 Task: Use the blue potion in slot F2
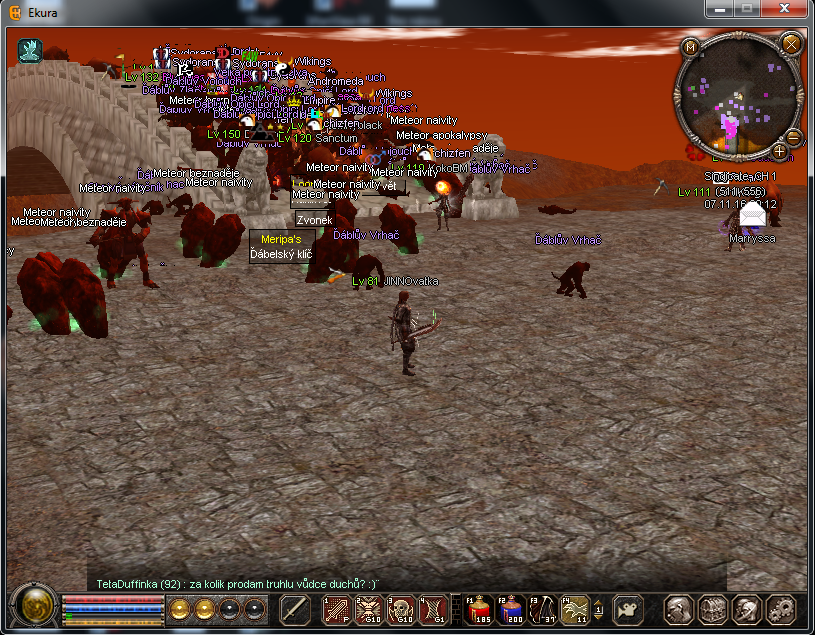coord(512,608)
